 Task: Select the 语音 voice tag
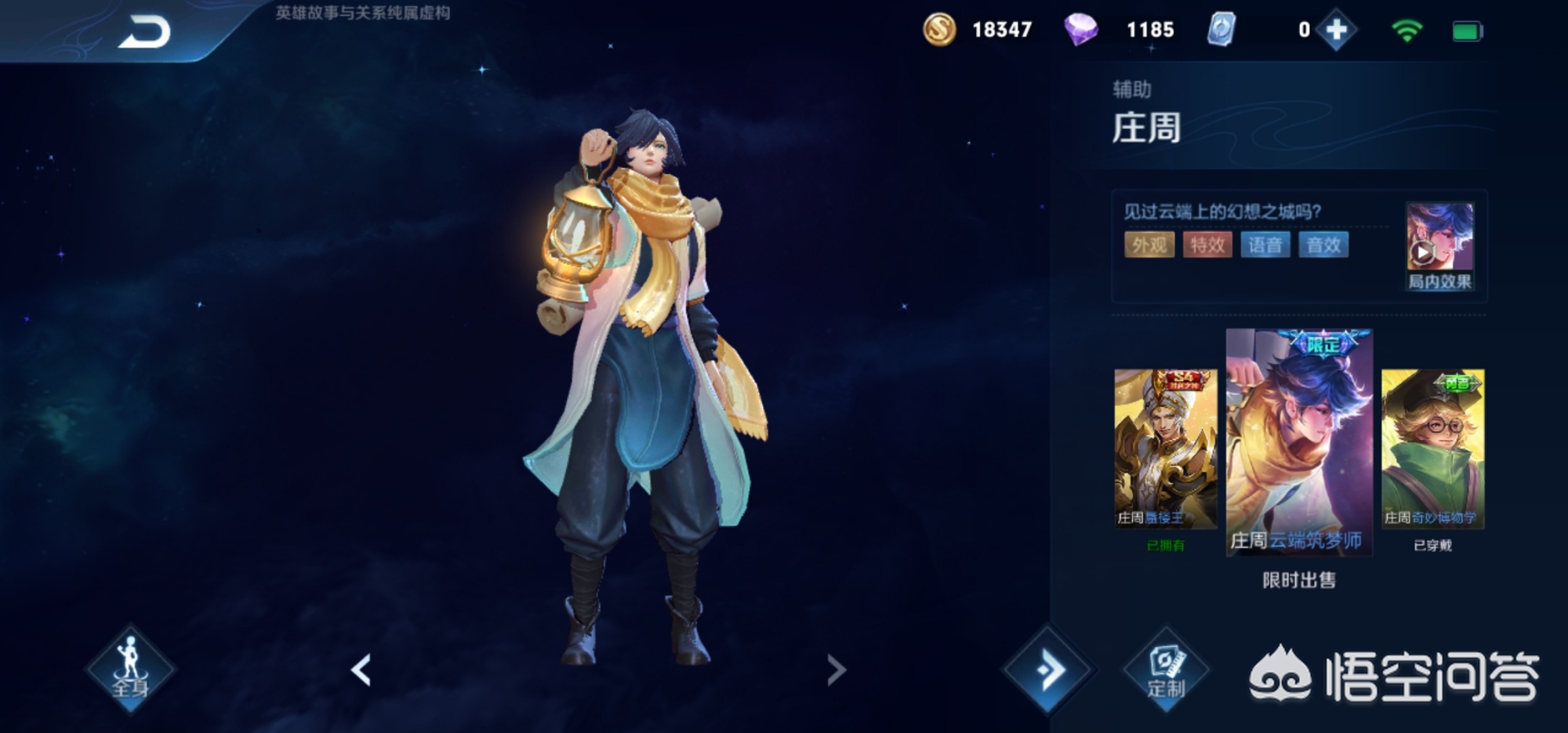point(1265,245)
